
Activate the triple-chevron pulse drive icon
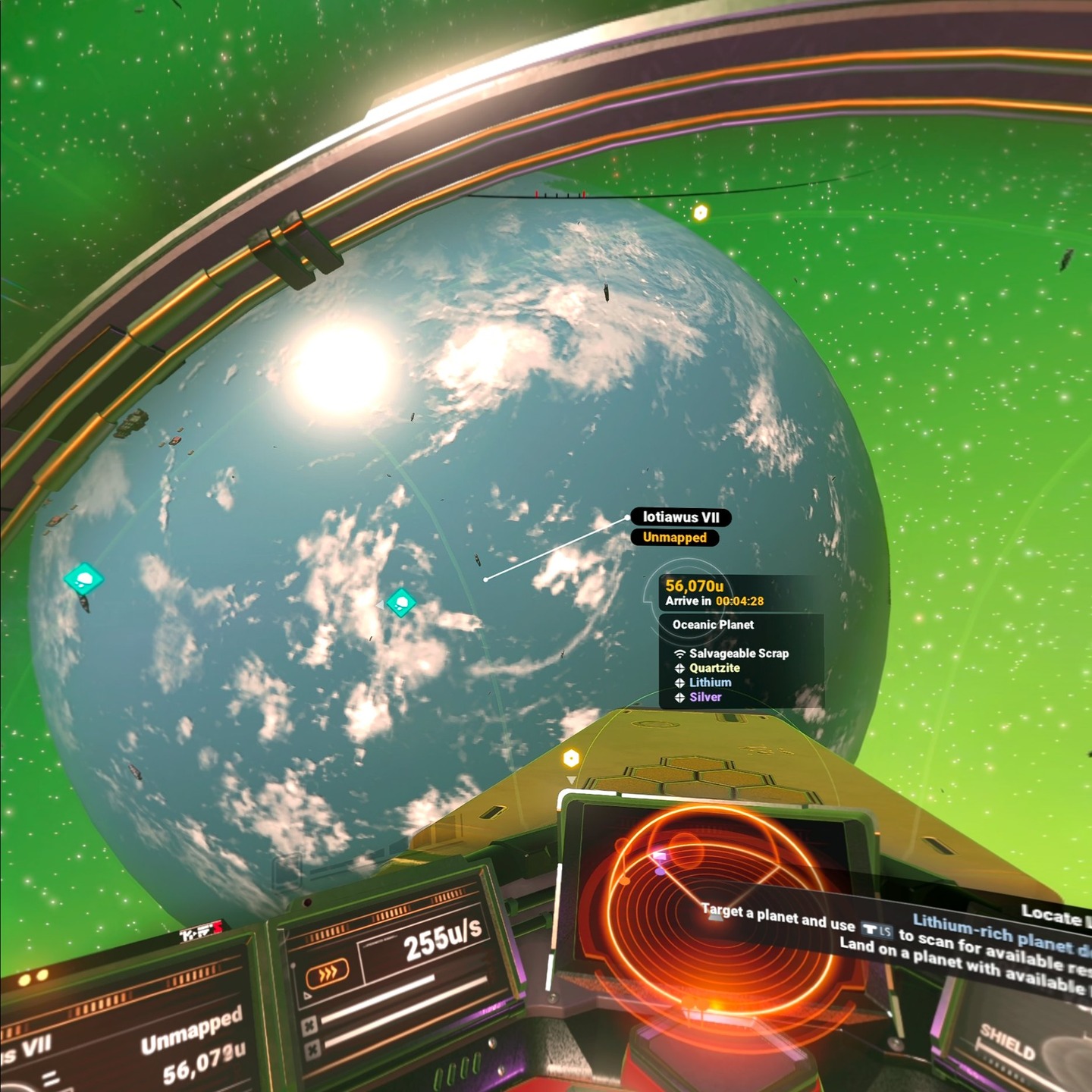point(327,973)
